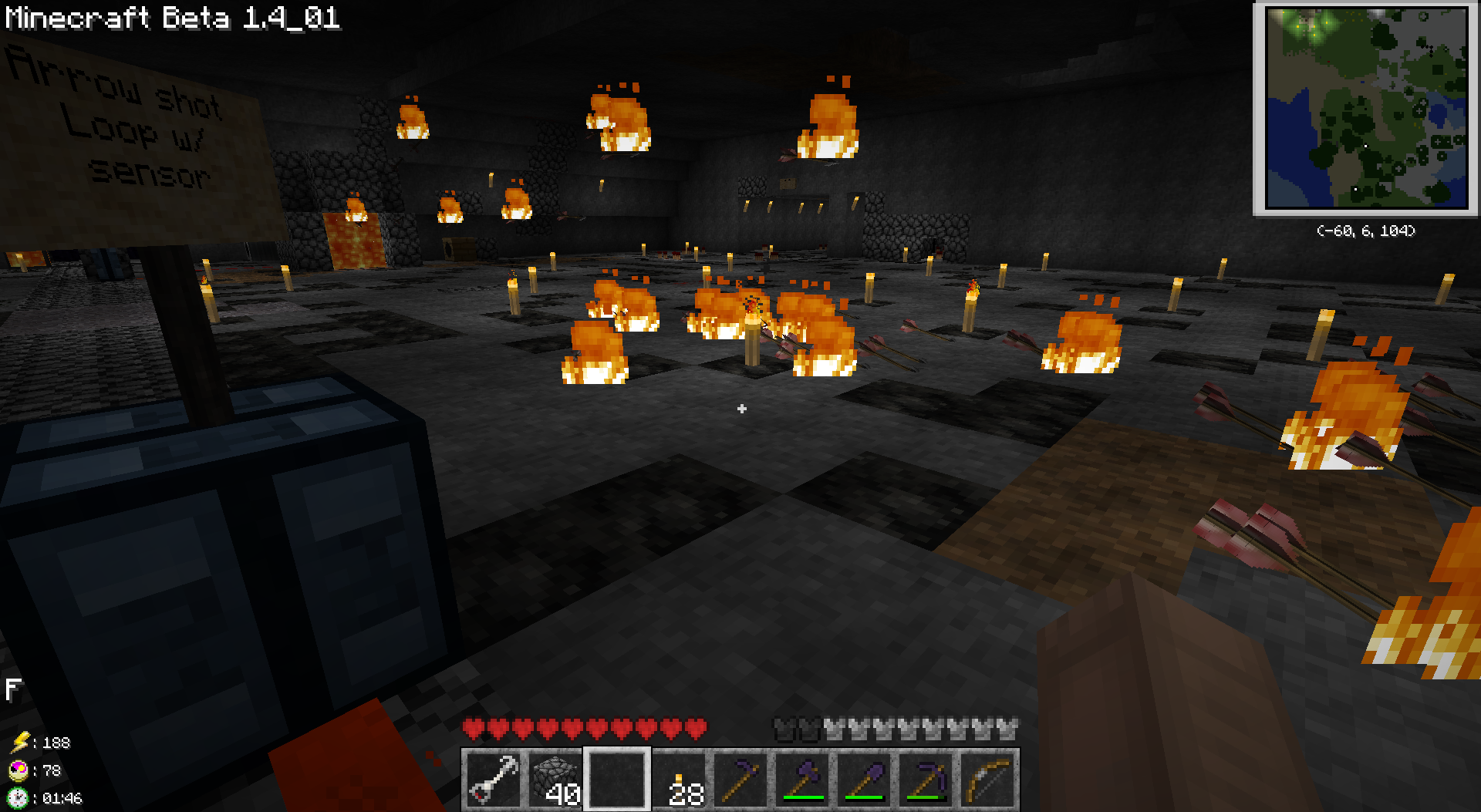
Task: Equip the purple hoe from the hotbar
Action: coord(740,779)
